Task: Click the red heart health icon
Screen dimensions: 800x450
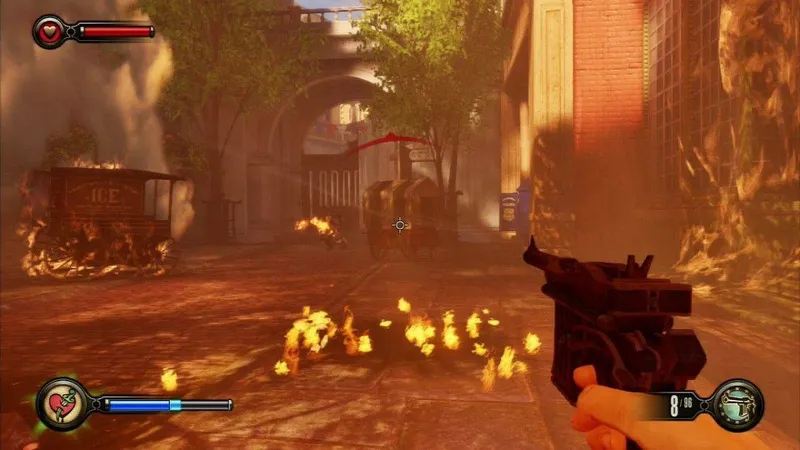Action: 48,31
